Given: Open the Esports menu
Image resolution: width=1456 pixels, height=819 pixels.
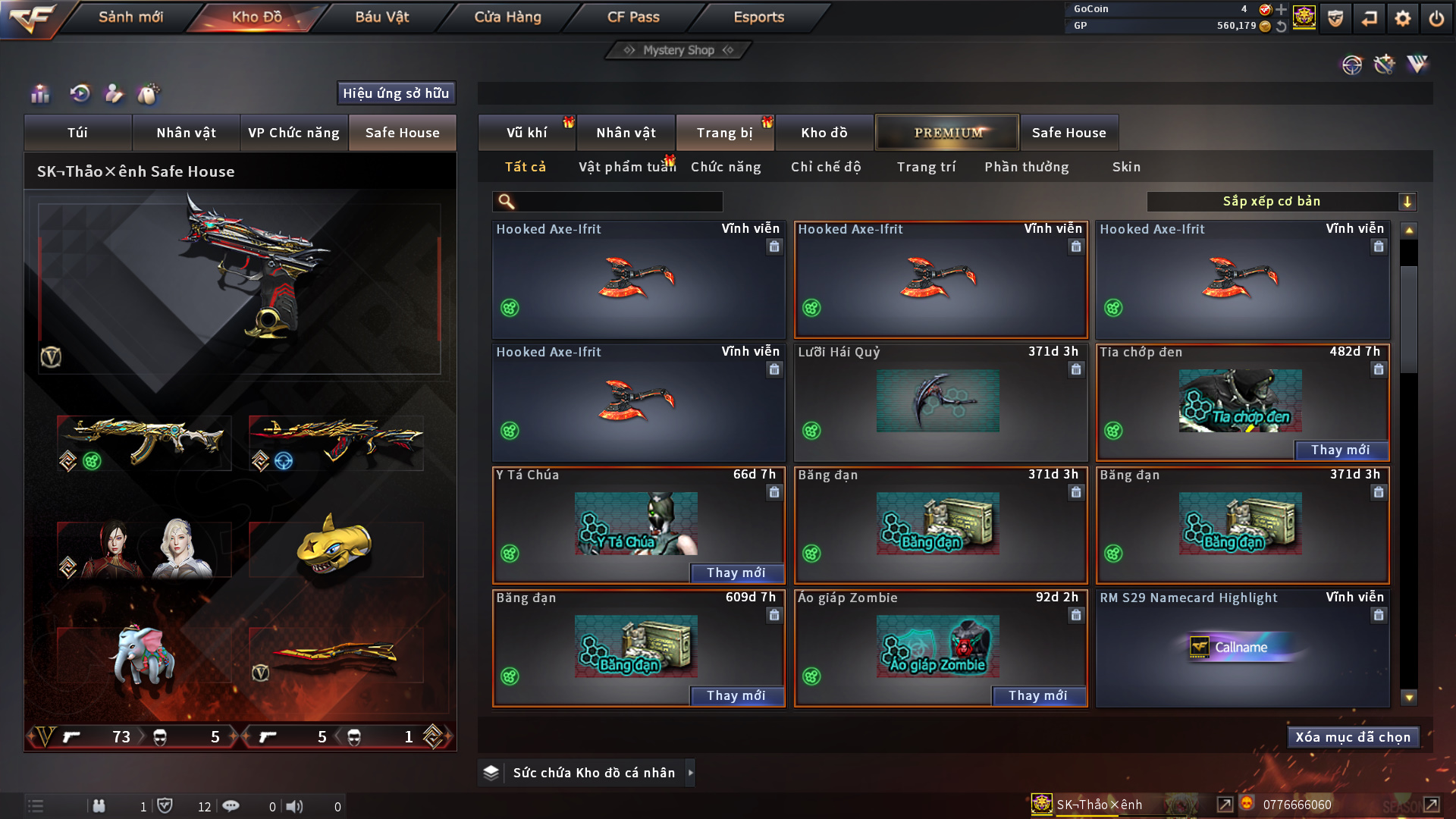Looking at the screenshot, I should [758, 17].
